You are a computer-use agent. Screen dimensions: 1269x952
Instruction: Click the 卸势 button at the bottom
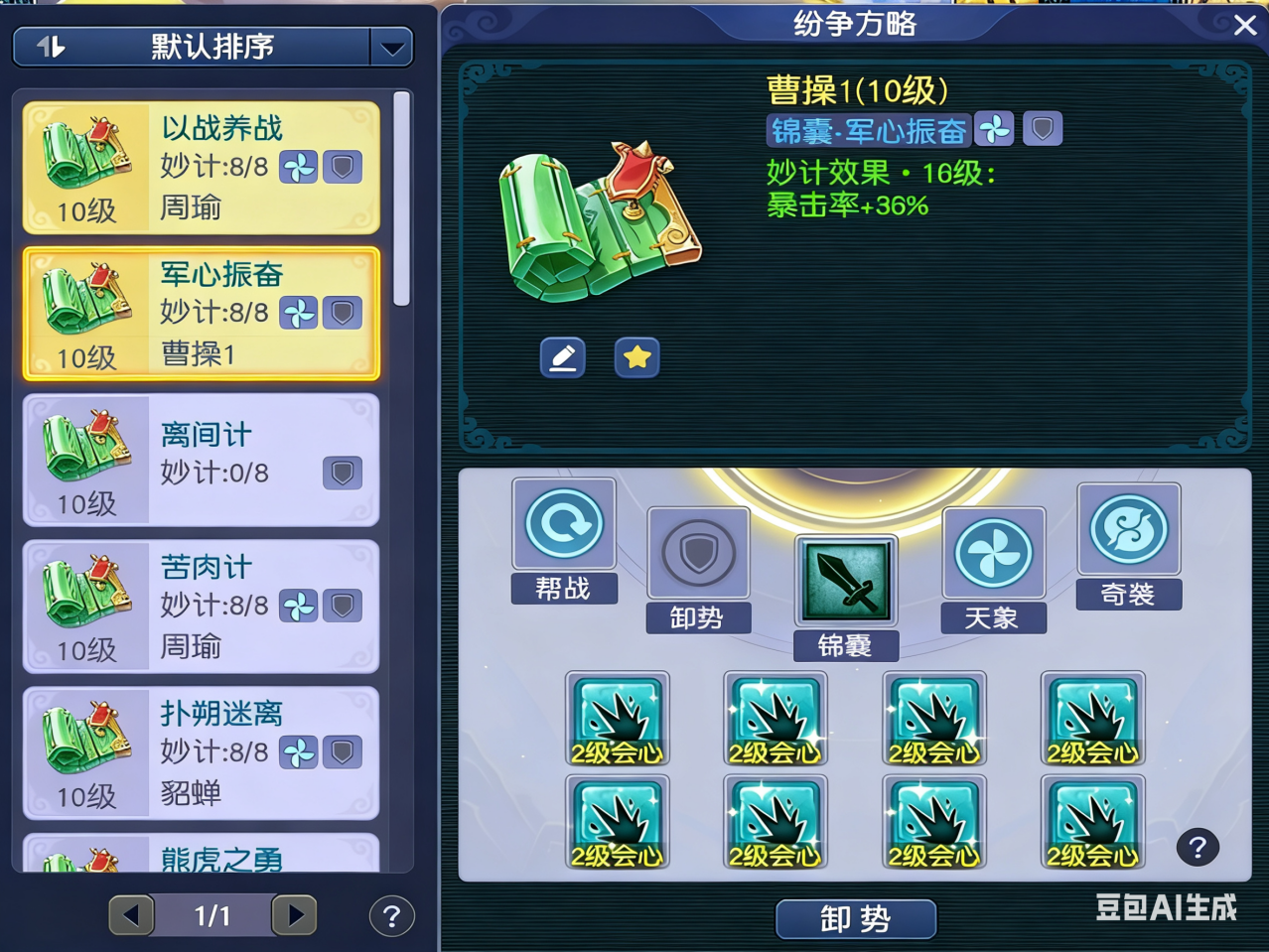click(x=855, y=919)
